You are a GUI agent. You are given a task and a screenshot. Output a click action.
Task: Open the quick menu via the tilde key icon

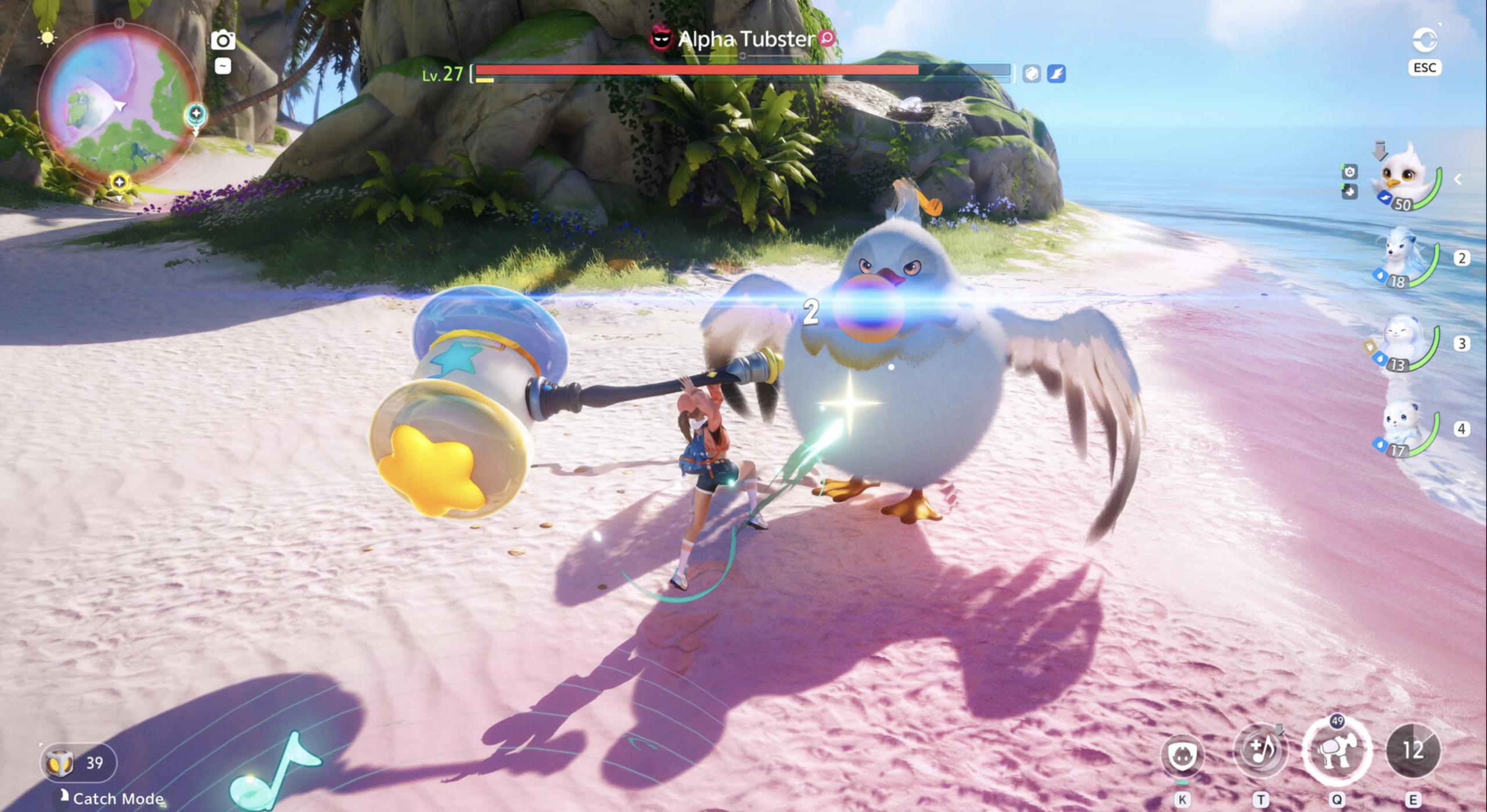[x=224, y=68]
